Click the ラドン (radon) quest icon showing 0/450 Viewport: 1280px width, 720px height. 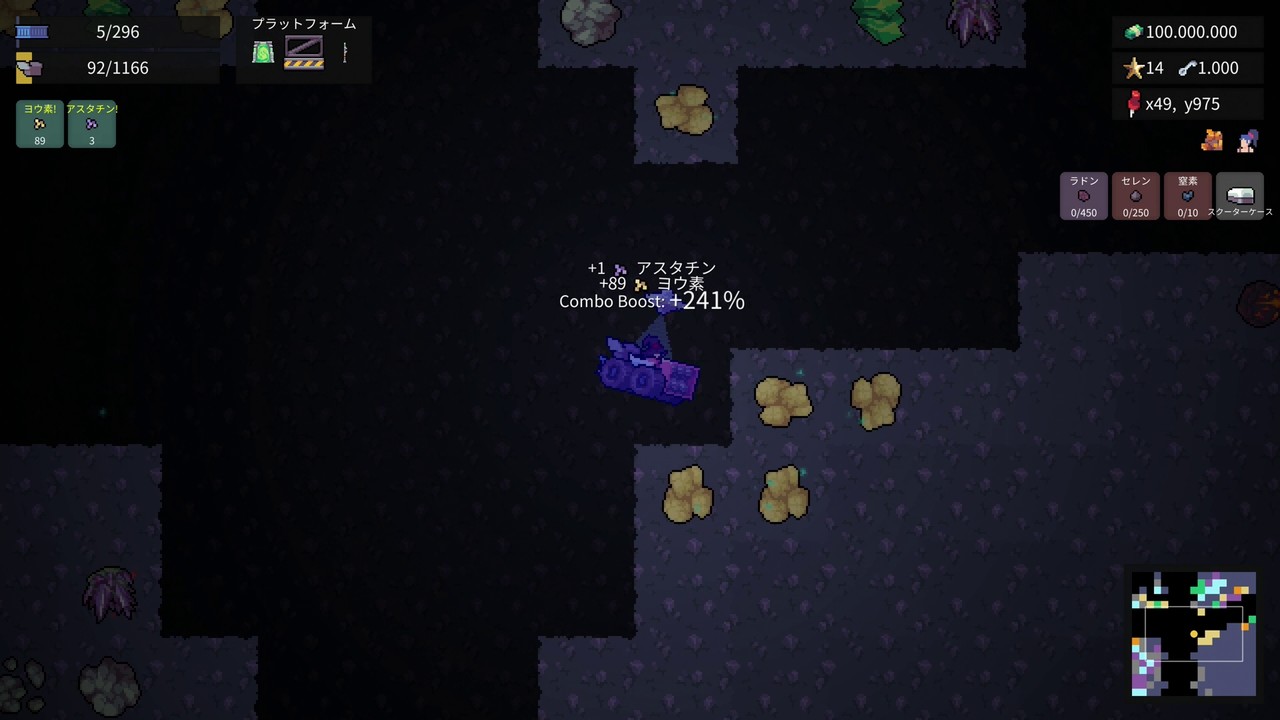point(1083,196)
